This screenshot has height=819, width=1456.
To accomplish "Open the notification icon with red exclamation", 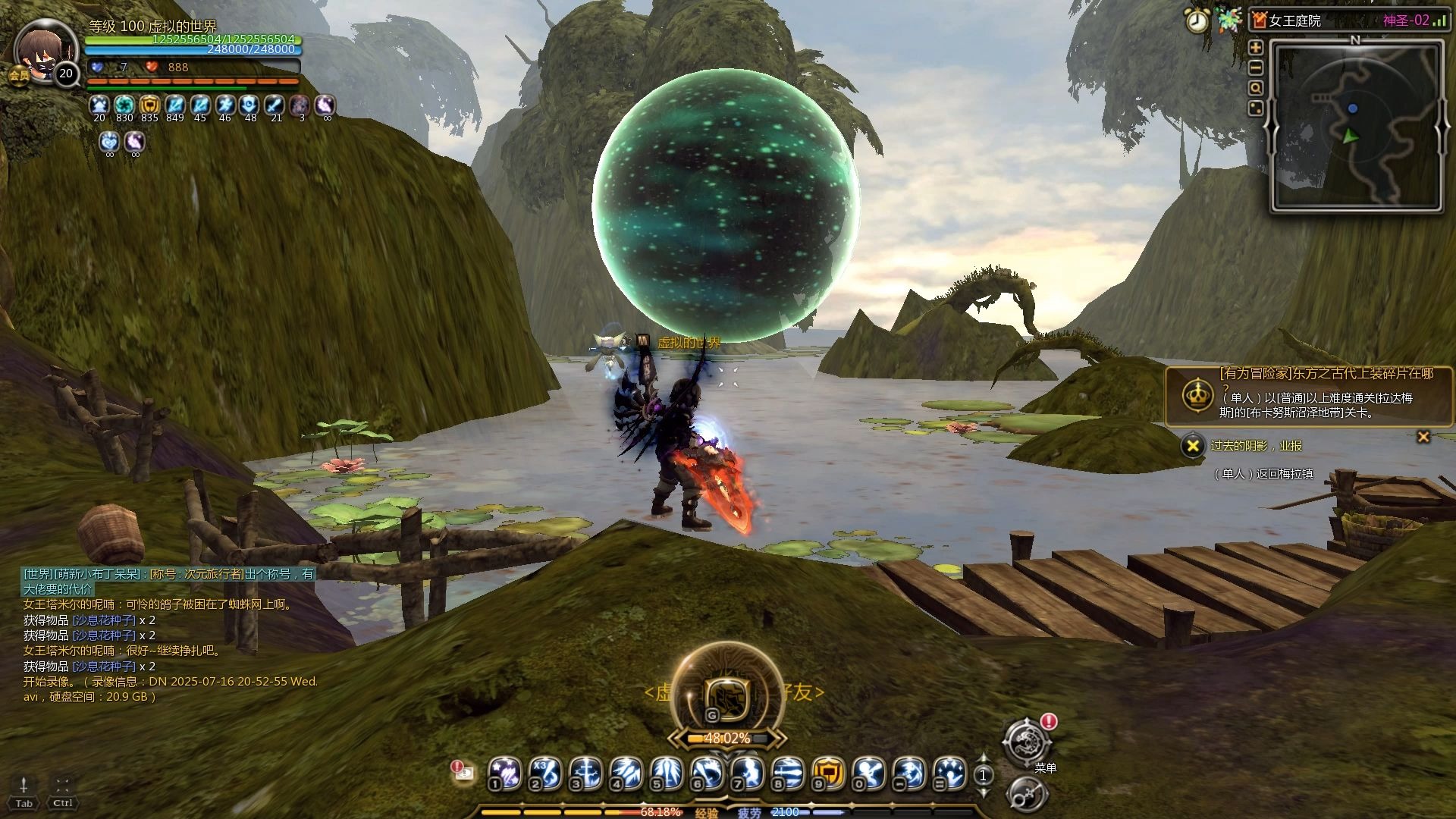I will (461, 770).
